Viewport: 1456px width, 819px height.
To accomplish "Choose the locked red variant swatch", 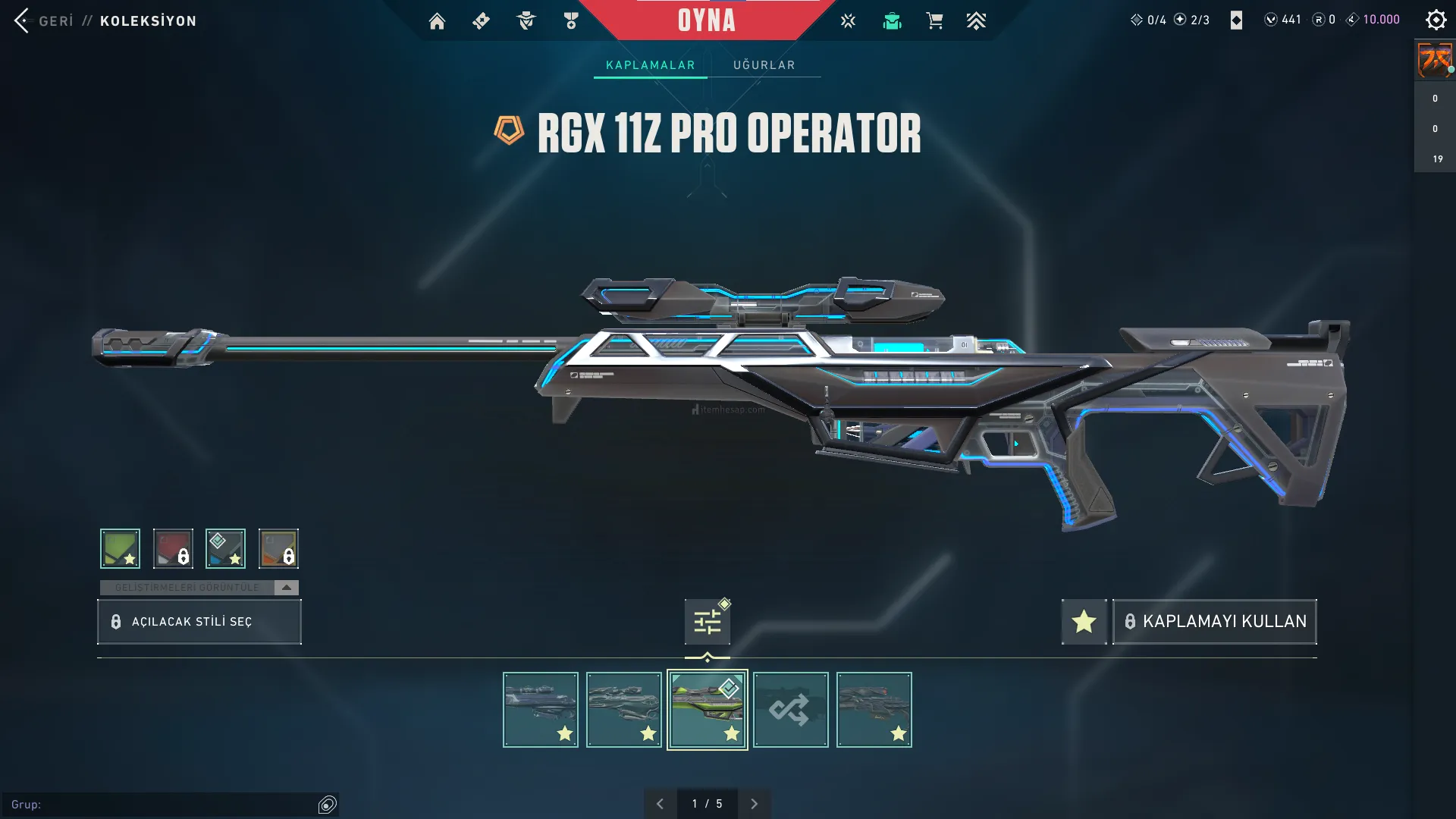I will (x=173, y=548).
